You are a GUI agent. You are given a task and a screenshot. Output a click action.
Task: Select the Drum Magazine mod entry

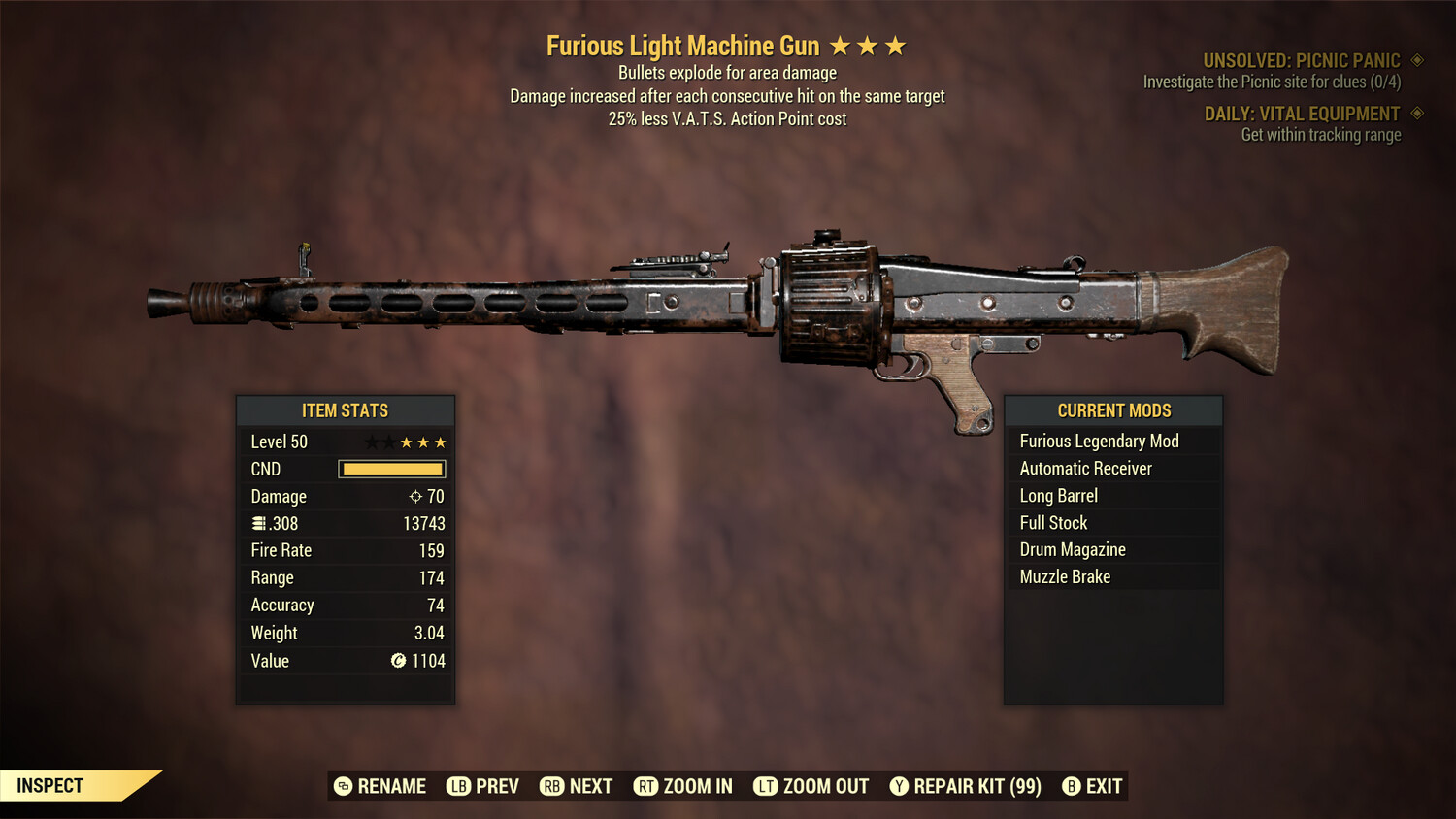pos(1072,549)
